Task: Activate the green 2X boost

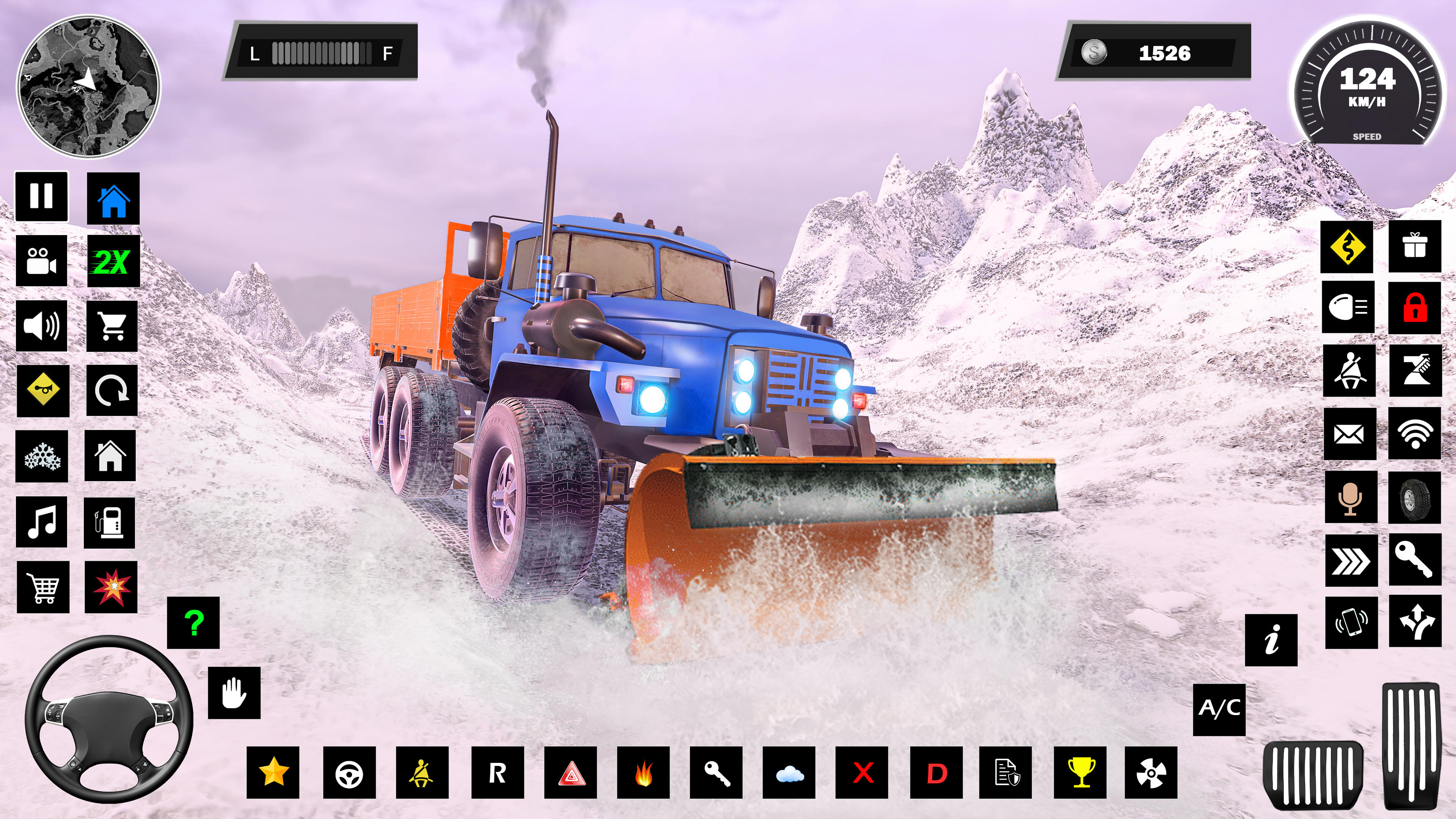Action: coord(113,261)
